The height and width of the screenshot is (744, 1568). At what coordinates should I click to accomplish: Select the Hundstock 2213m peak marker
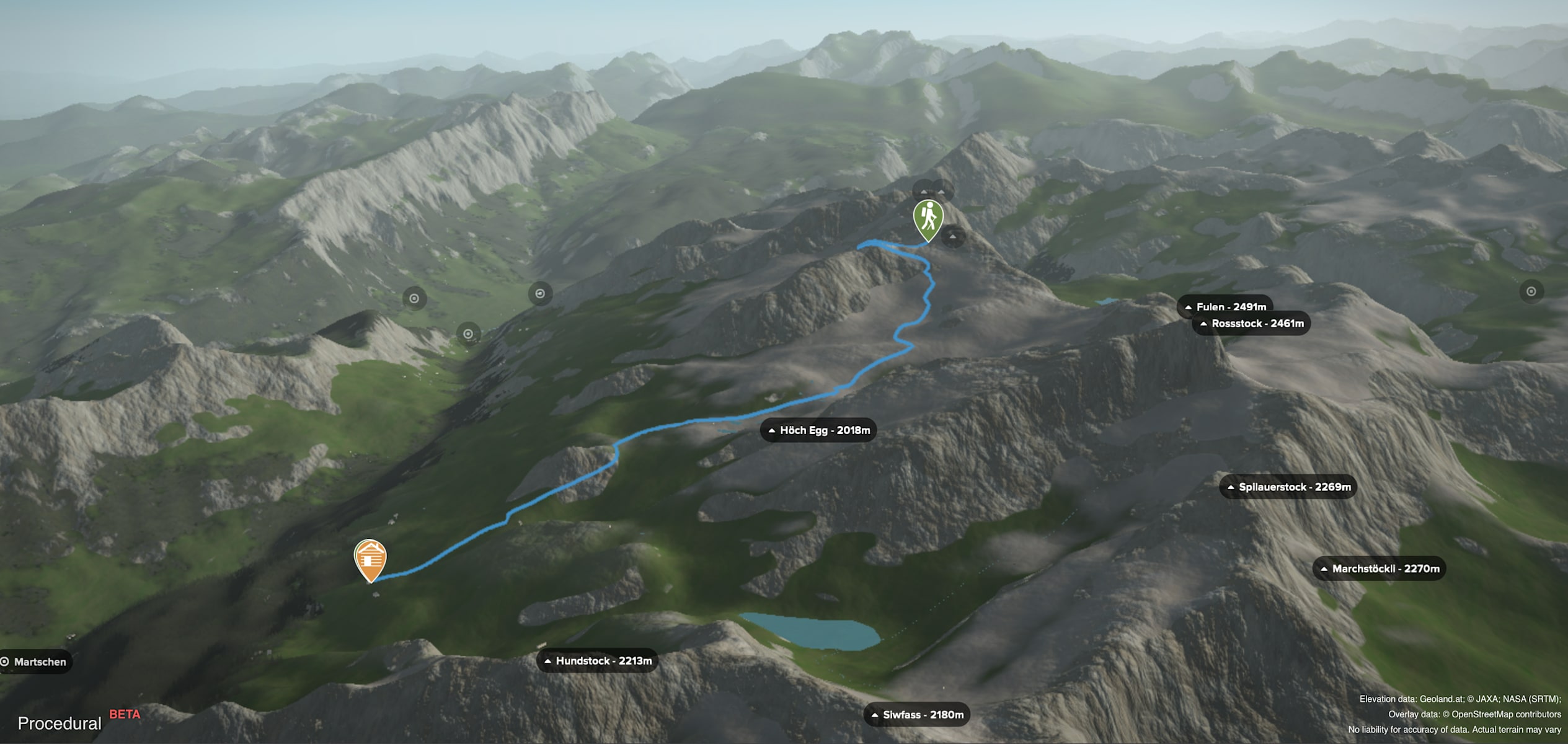pos(597,661)
